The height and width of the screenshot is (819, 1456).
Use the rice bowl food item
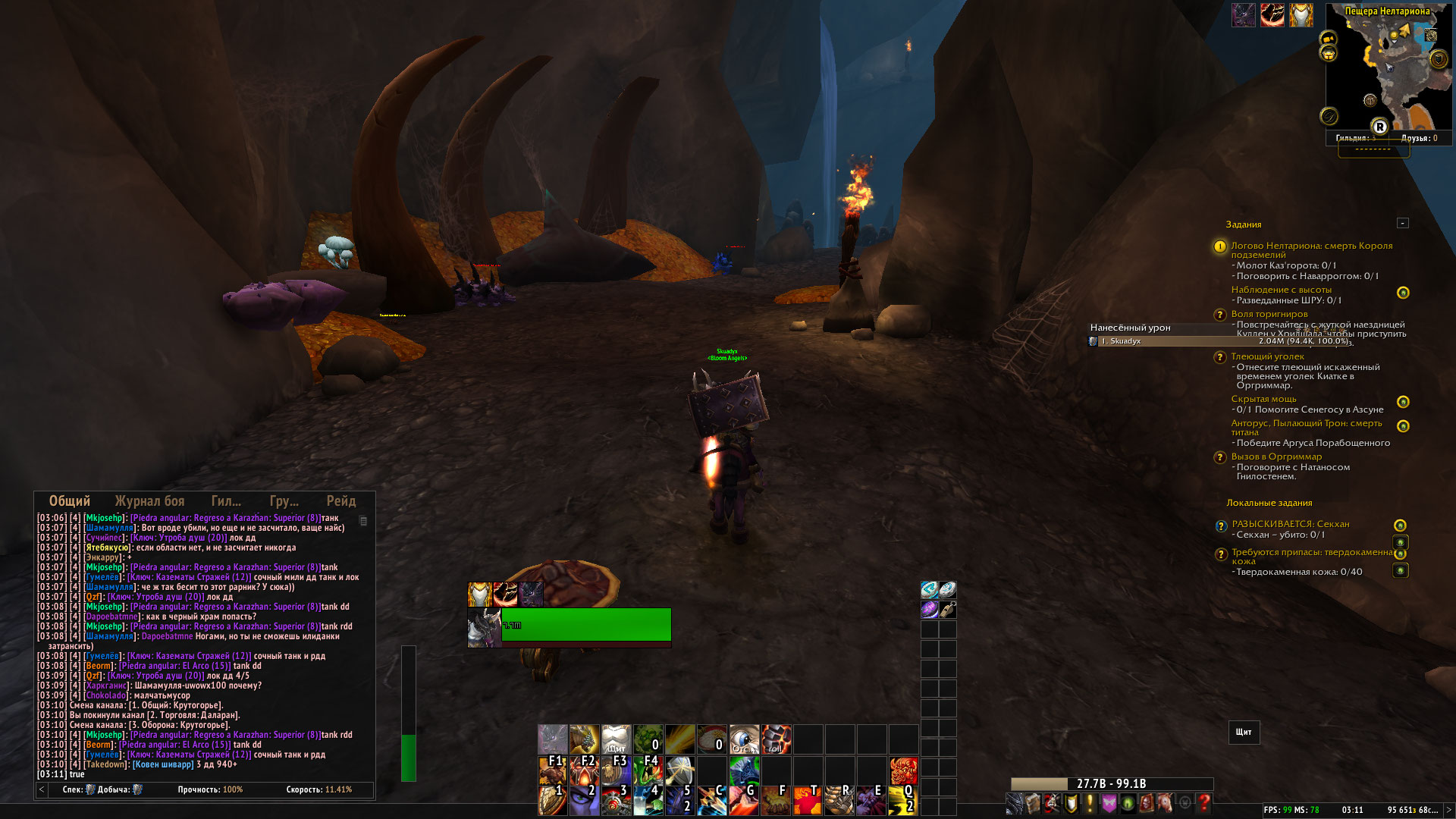coord(712,739)
